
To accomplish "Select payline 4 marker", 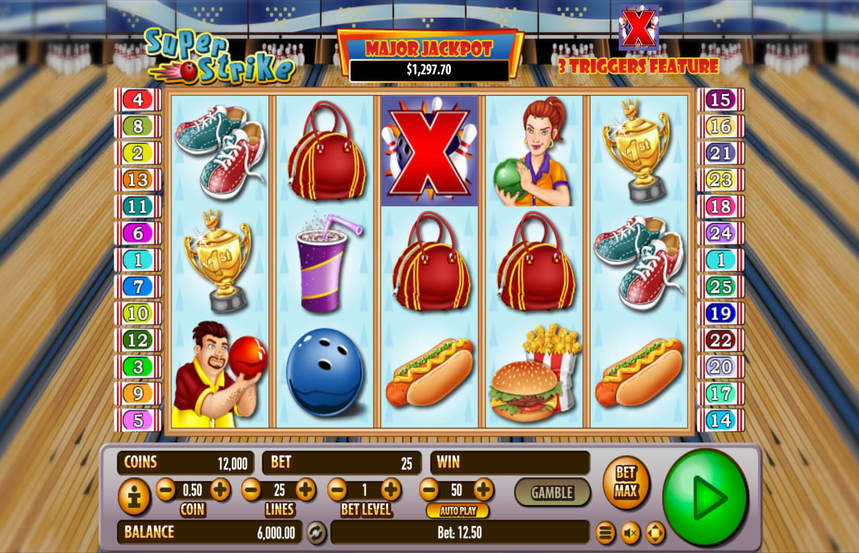I will 137,100.
